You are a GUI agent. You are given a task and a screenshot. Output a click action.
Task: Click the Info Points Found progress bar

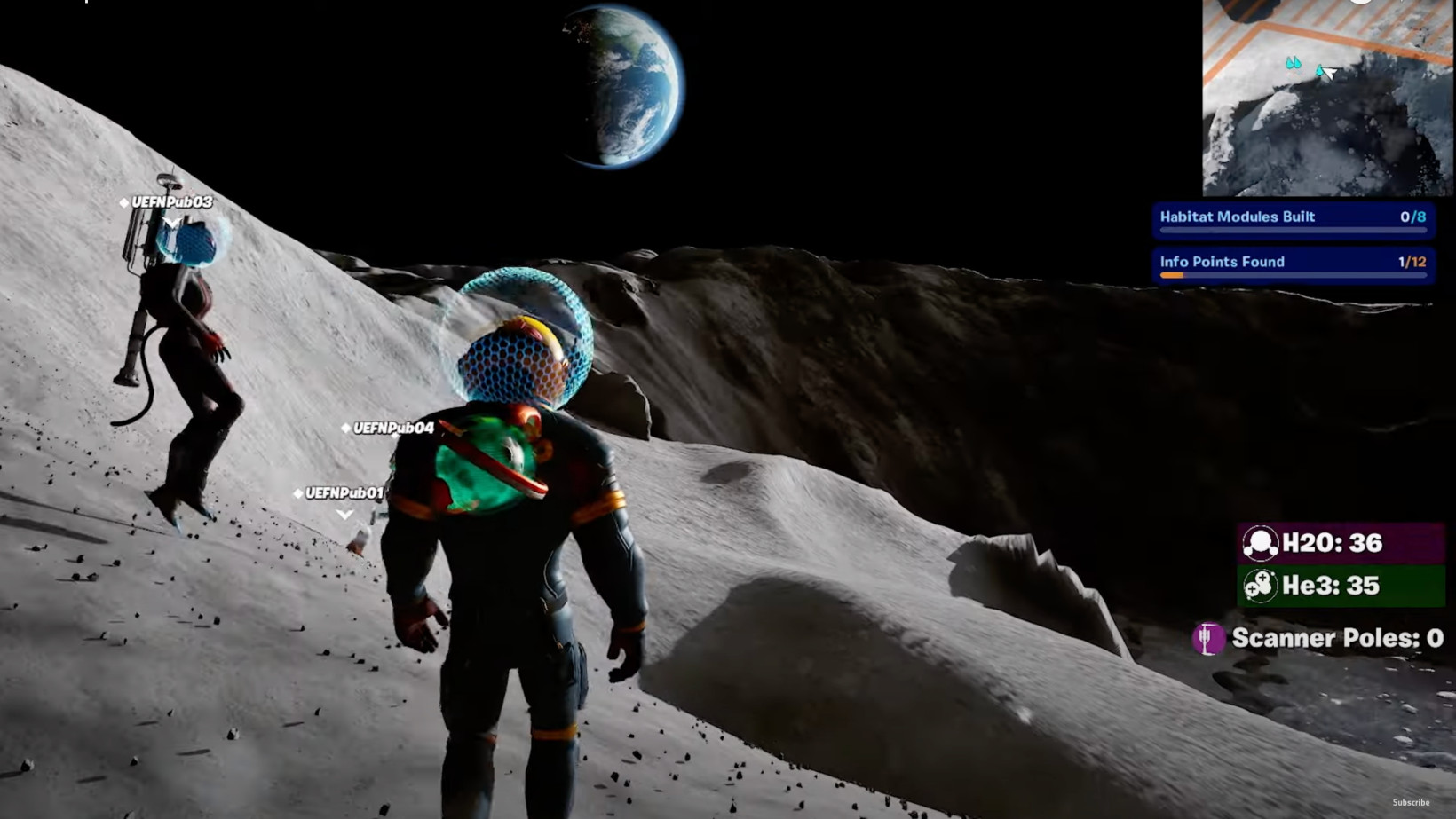1293,276
